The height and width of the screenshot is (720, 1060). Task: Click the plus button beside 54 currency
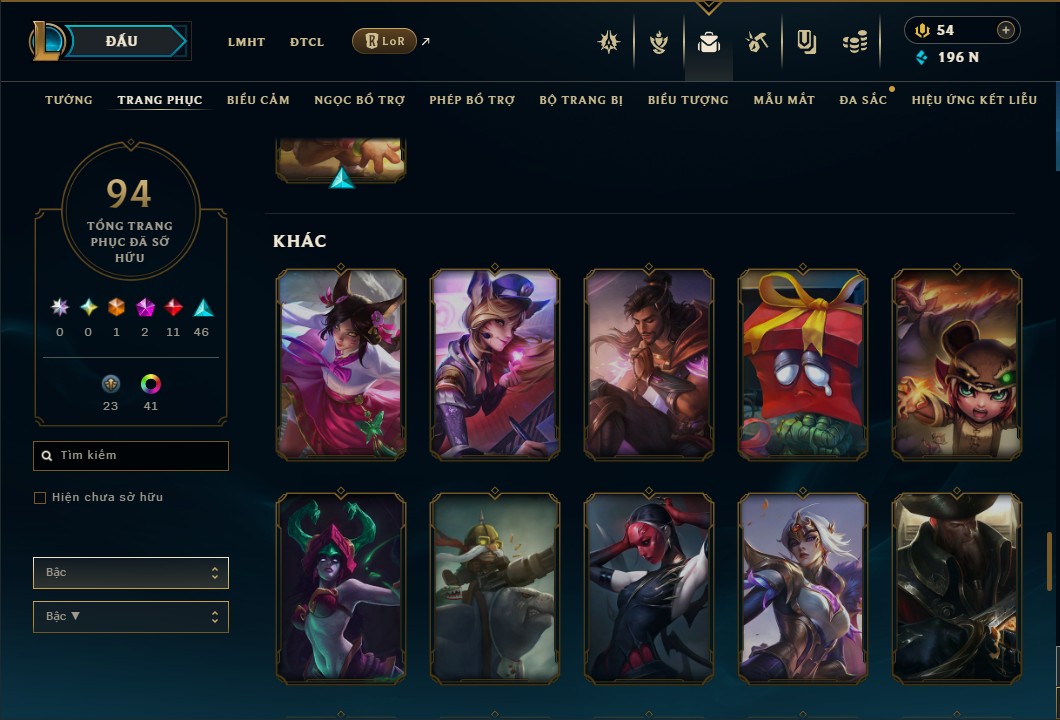1006,30
